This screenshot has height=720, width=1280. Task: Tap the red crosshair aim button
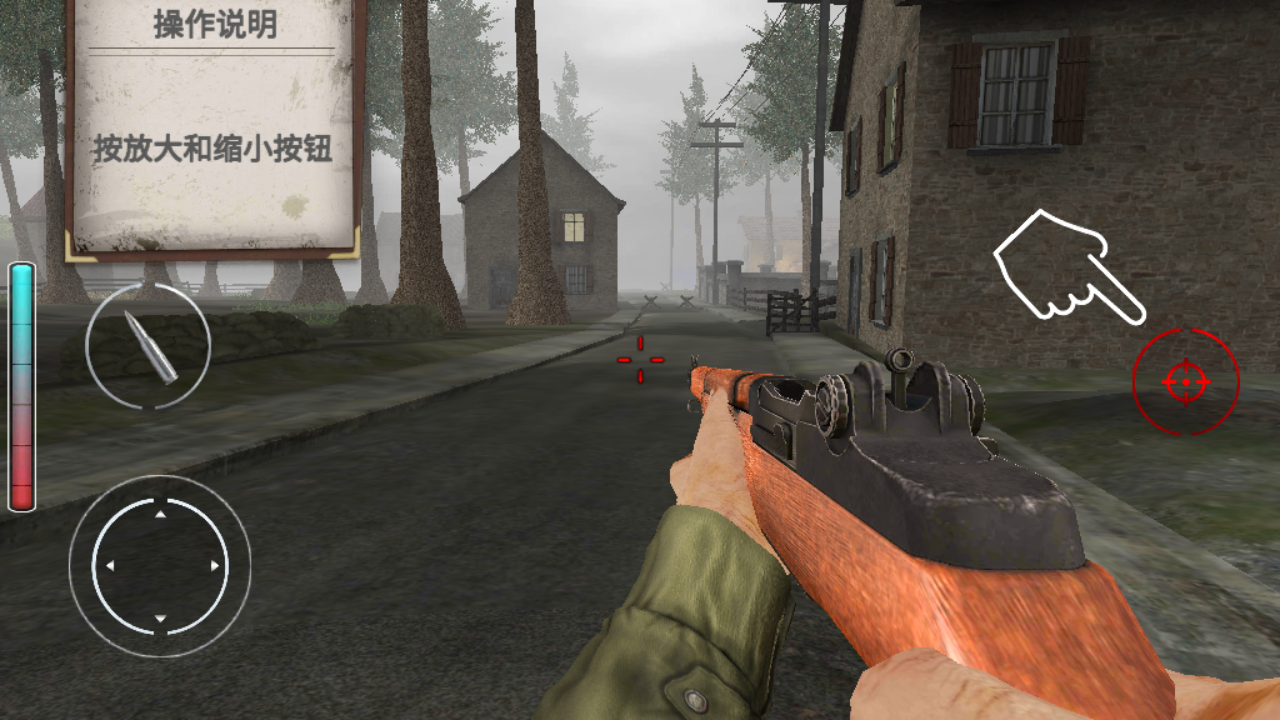[x=1186, y=382]
